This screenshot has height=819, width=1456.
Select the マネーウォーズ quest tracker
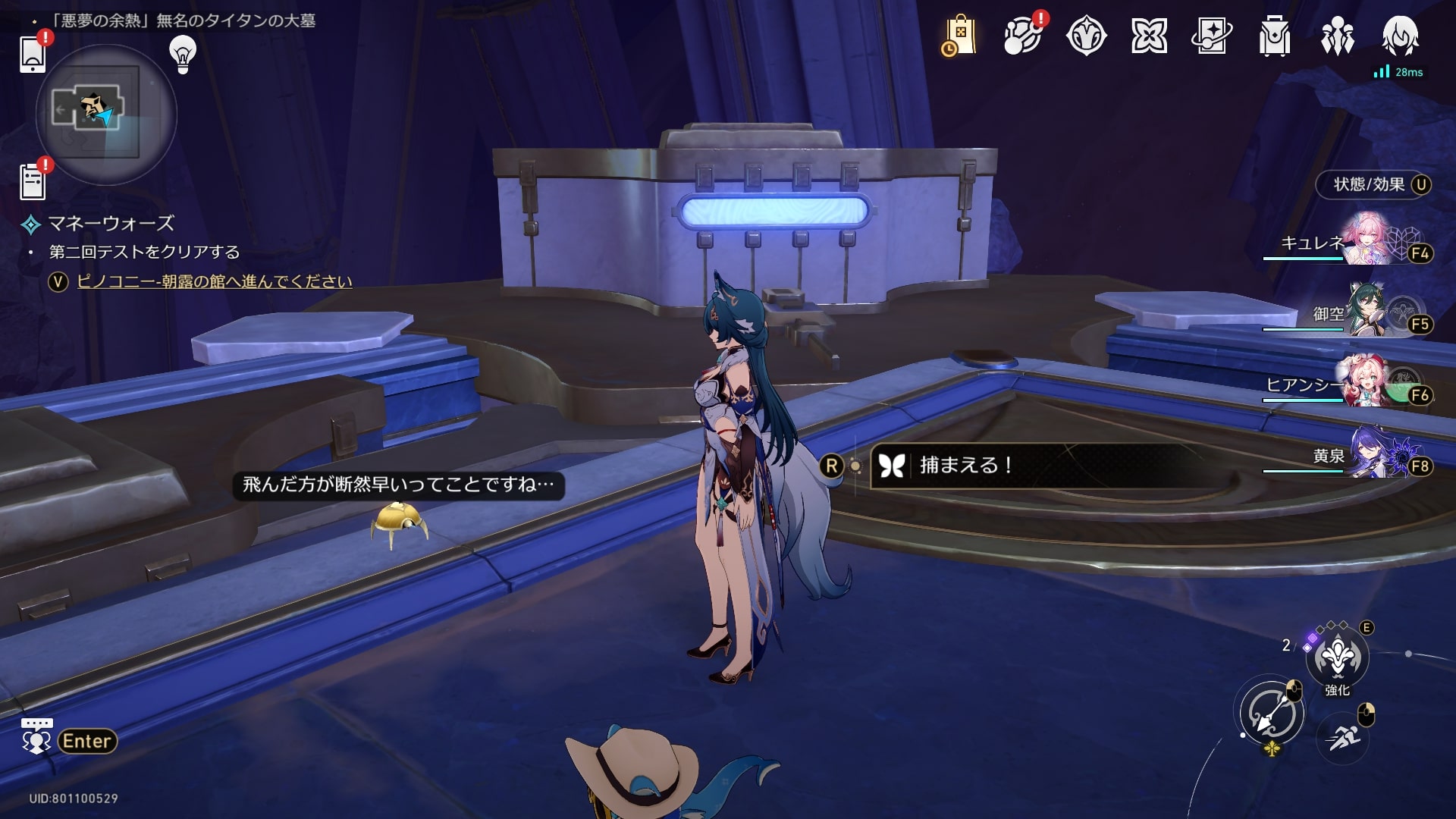coord(111,224)
